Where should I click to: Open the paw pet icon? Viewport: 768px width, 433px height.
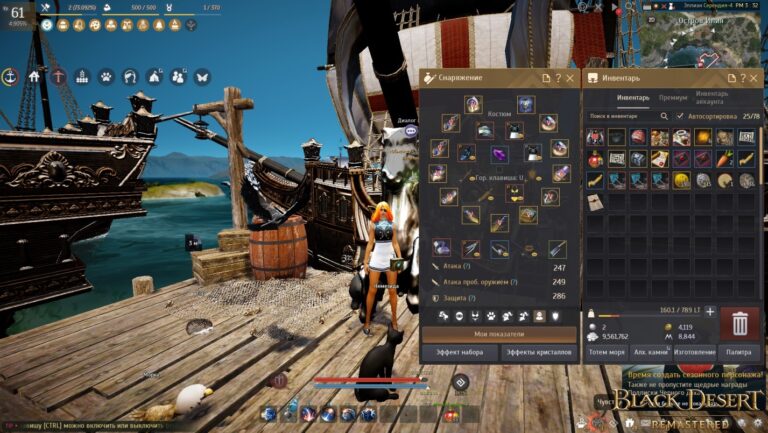click(107, 76)
